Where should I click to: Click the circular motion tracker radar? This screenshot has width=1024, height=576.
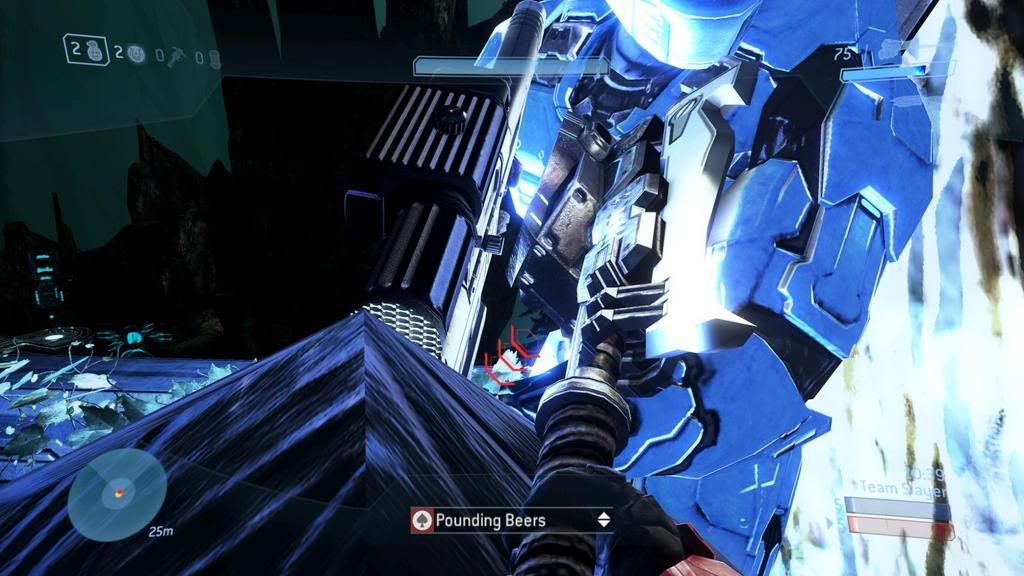click(x=118, y=494)
